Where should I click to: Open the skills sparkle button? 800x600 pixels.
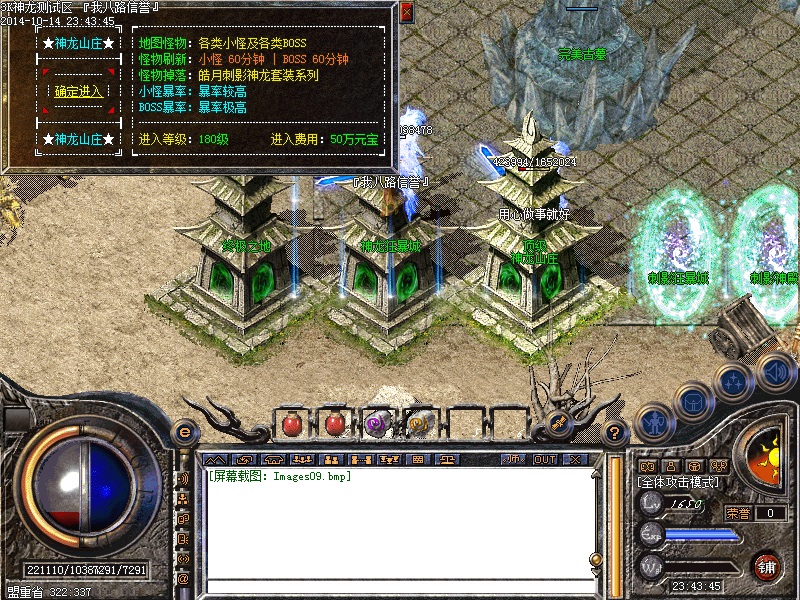733,381
